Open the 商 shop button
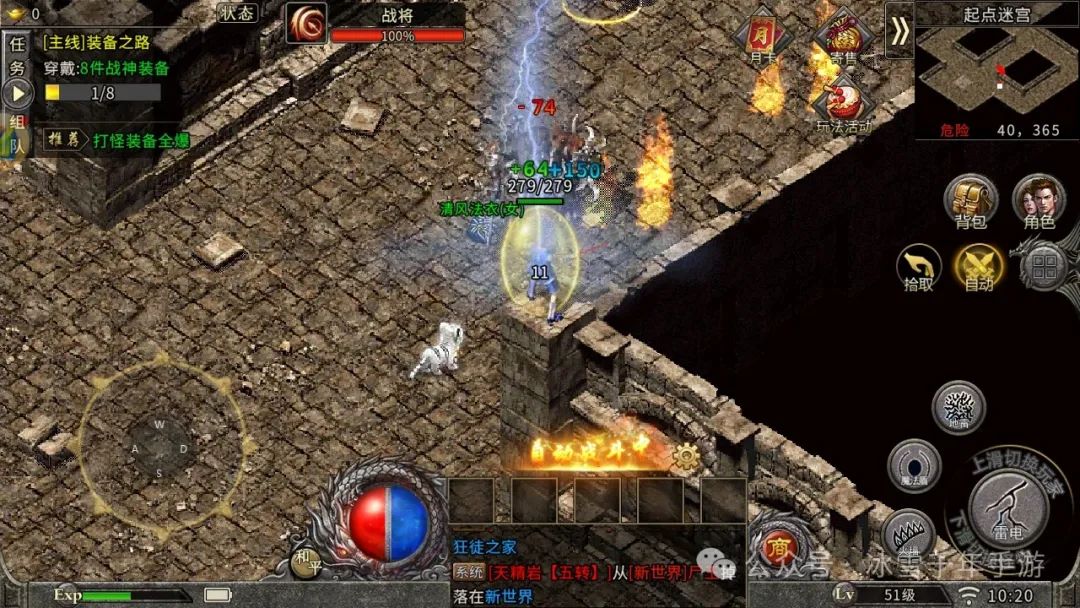This screenshot has width=1080, height=608. point(776,546)
